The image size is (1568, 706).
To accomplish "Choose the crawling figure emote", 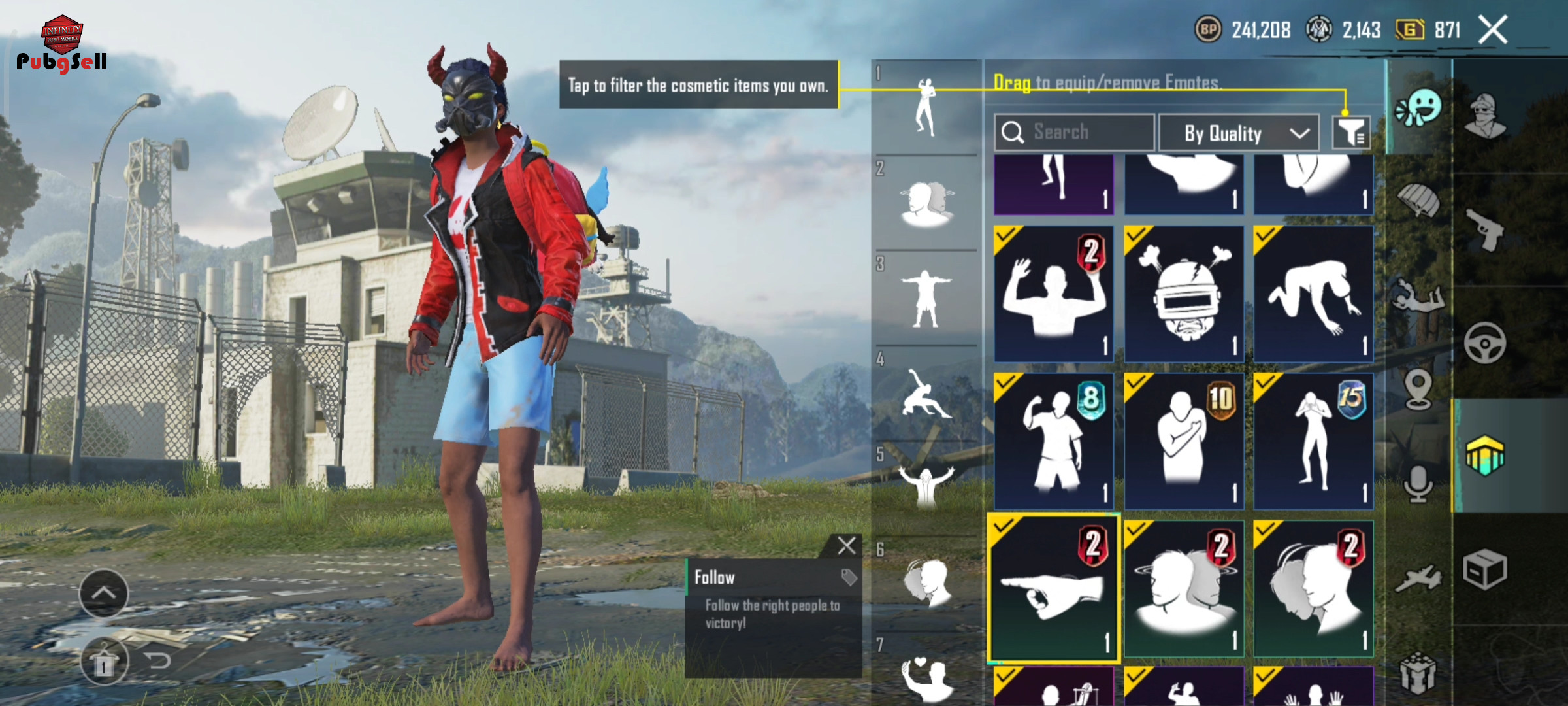I will coord(1313,294).
